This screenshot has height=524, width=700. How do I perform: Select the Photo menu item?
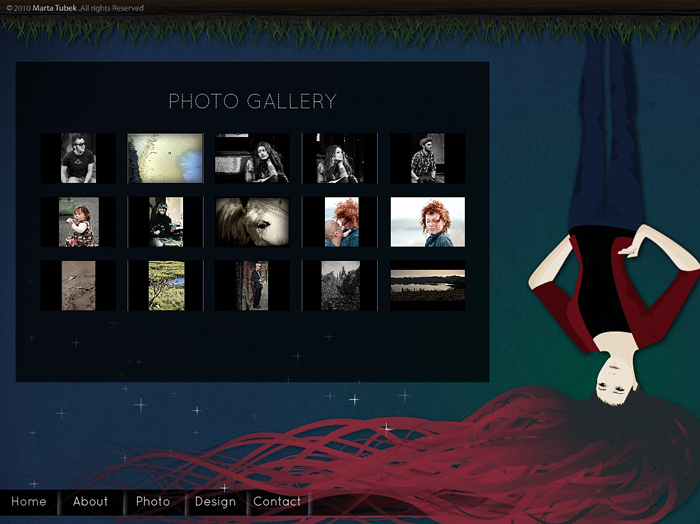tap(153, 502)
